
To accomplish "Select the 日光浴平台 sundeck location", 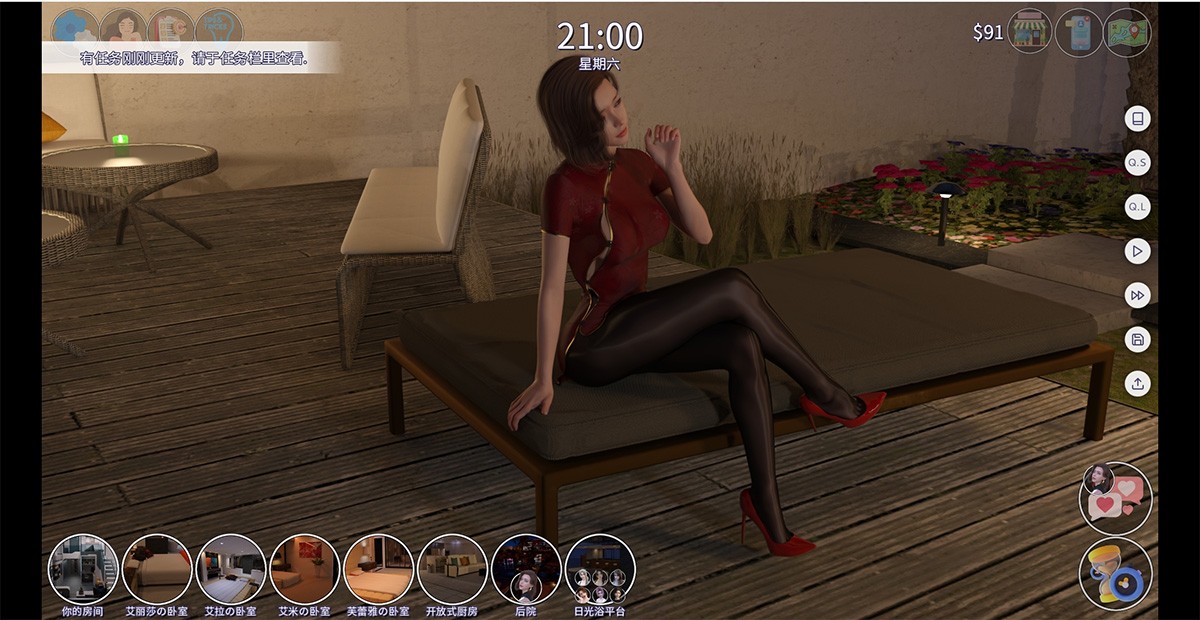I will pyautogui.click(x=600, y=568).
